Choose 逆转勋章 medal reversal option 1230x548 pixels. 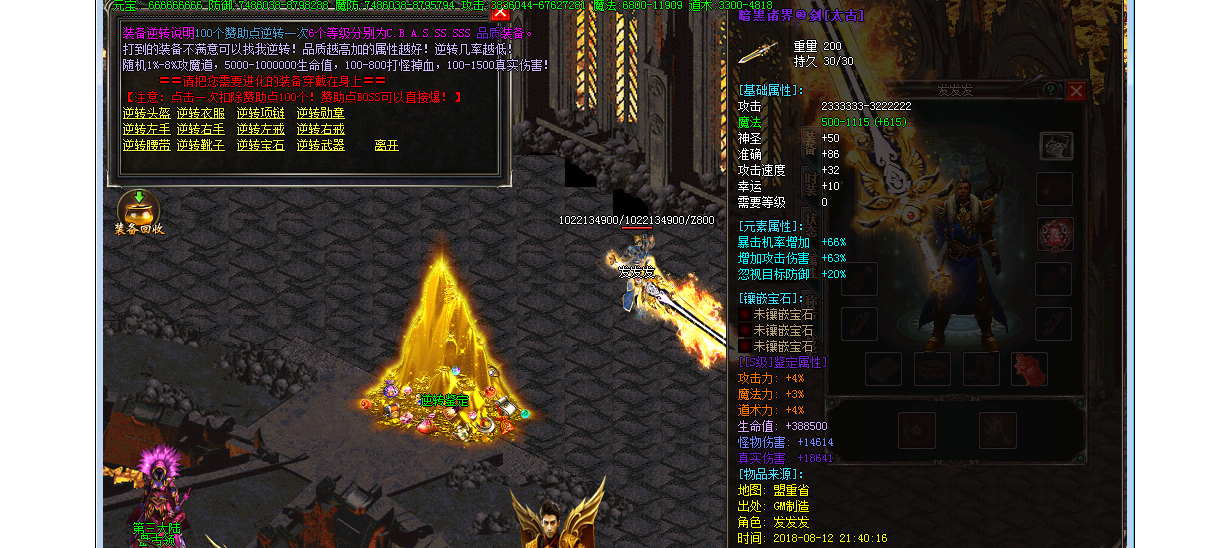point(320,113)
